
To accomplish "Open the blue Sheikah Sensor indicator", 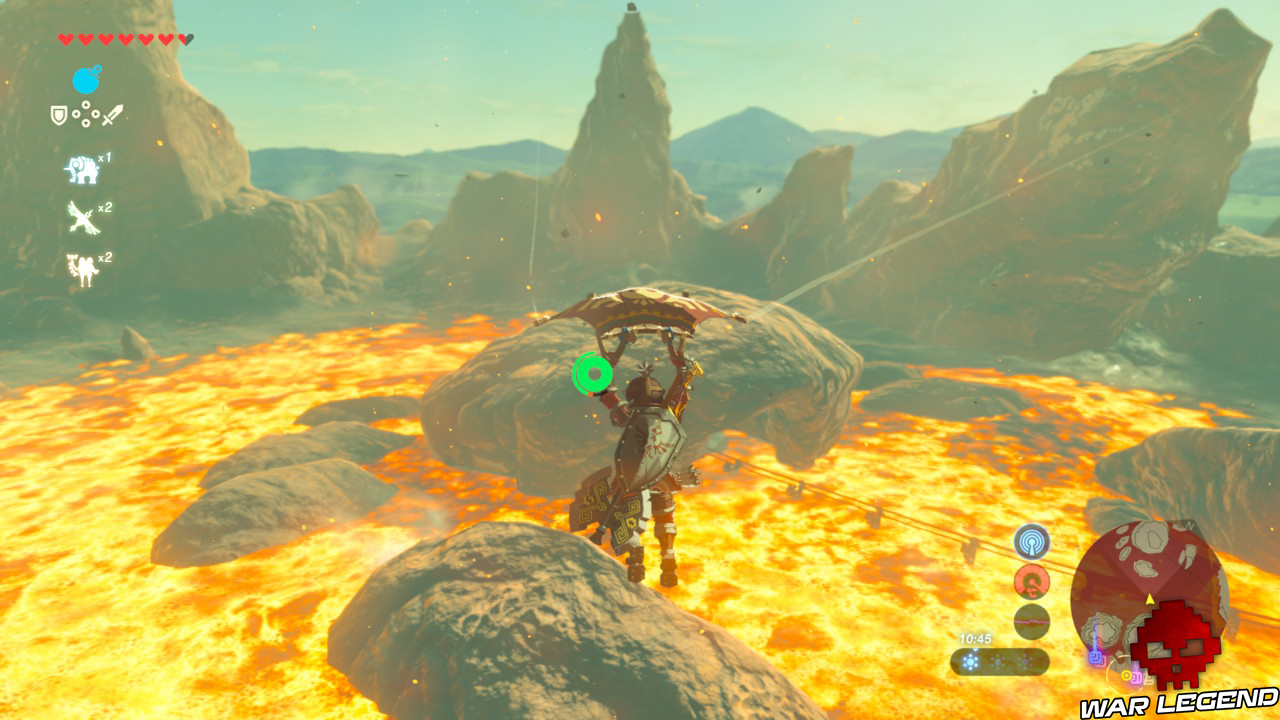I will (x=1032, y=542).
